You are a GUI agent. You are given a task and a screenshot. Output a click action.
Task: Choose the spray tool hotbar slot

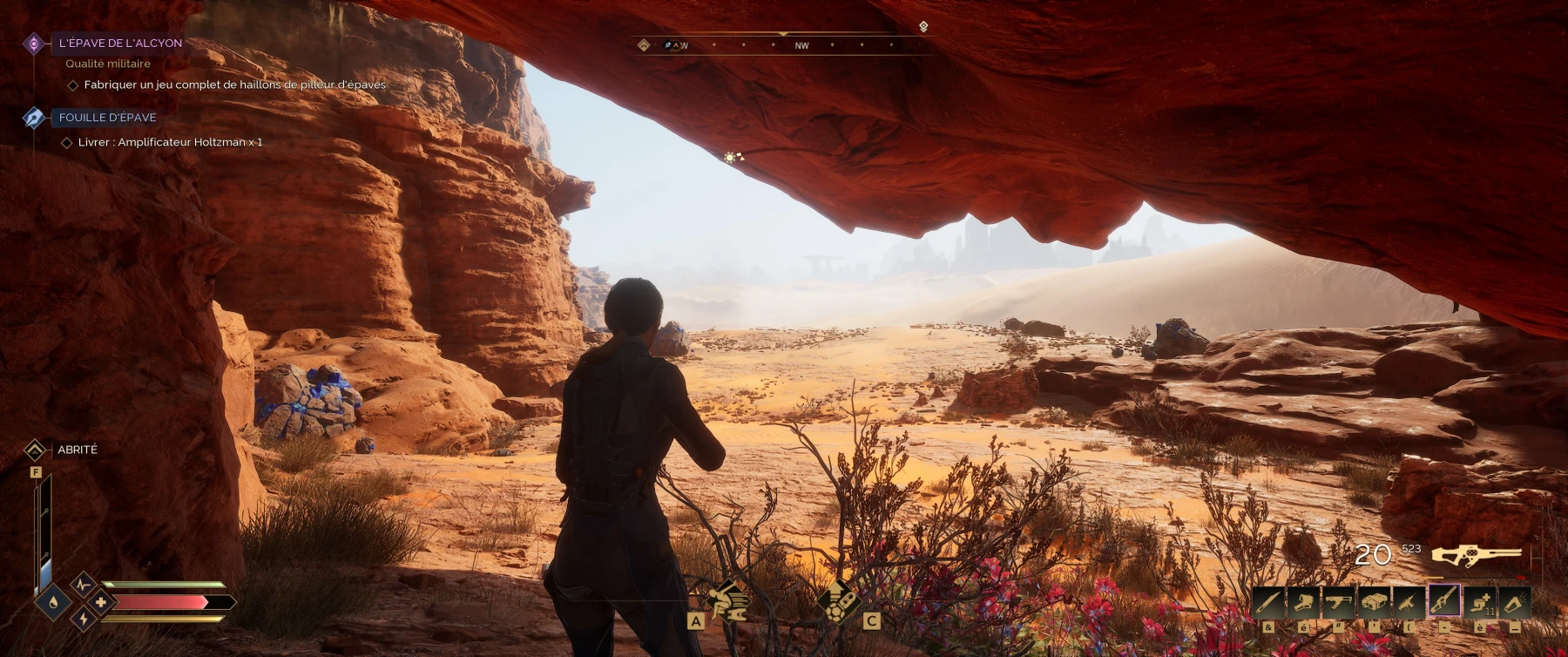click(x=1515, y=602)
